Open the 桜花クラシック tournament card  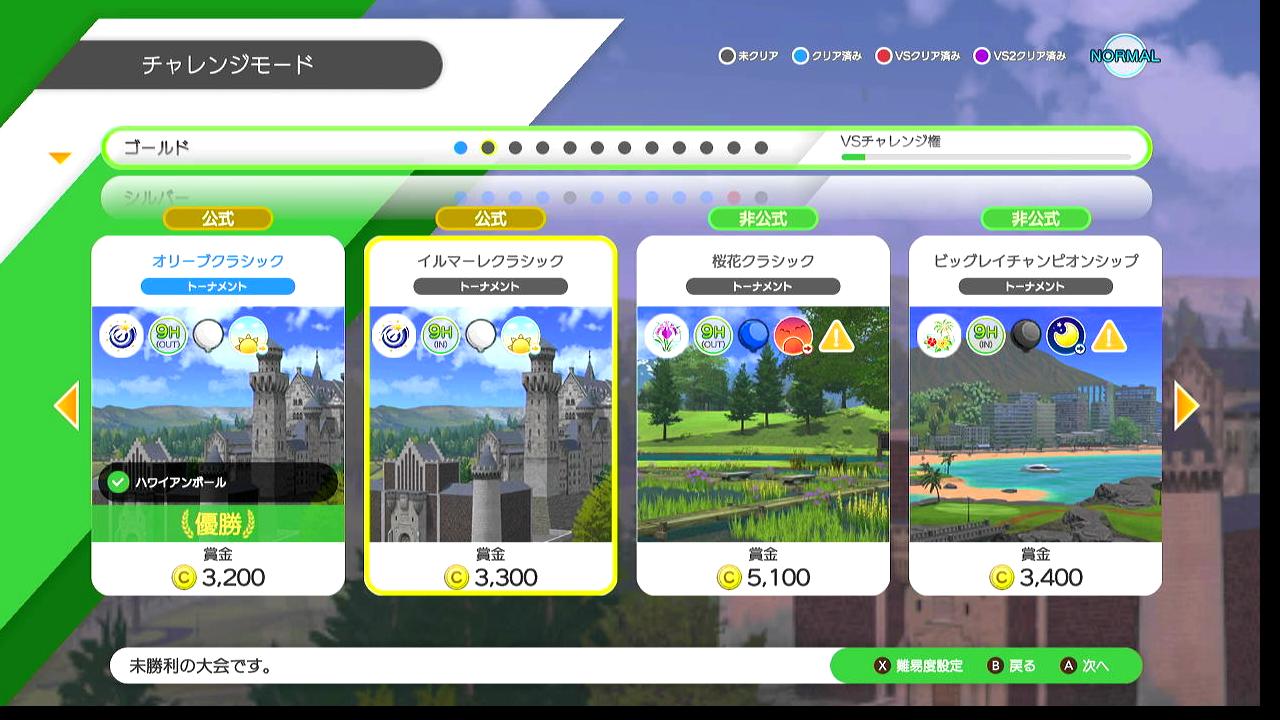[x=763, y=415]
